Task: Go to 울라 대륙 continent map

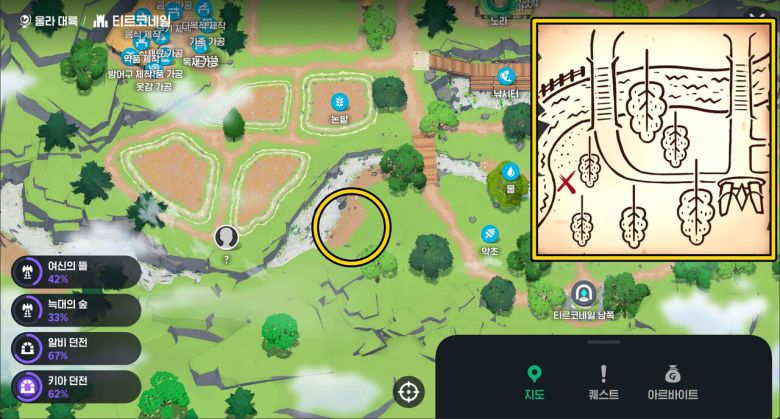Action: [50, 20]
